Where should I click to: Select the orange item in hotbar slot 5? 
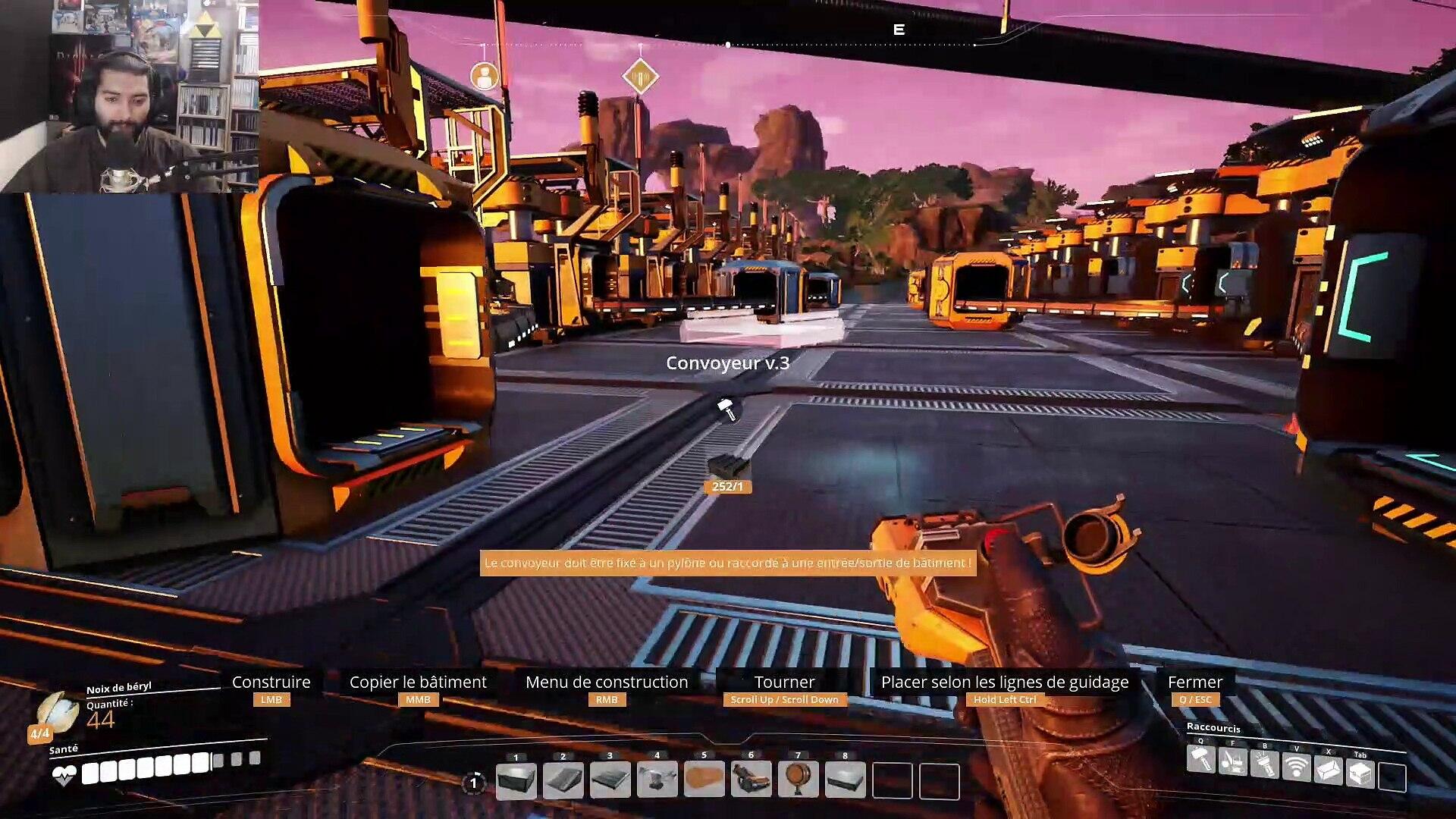(704, 780)
